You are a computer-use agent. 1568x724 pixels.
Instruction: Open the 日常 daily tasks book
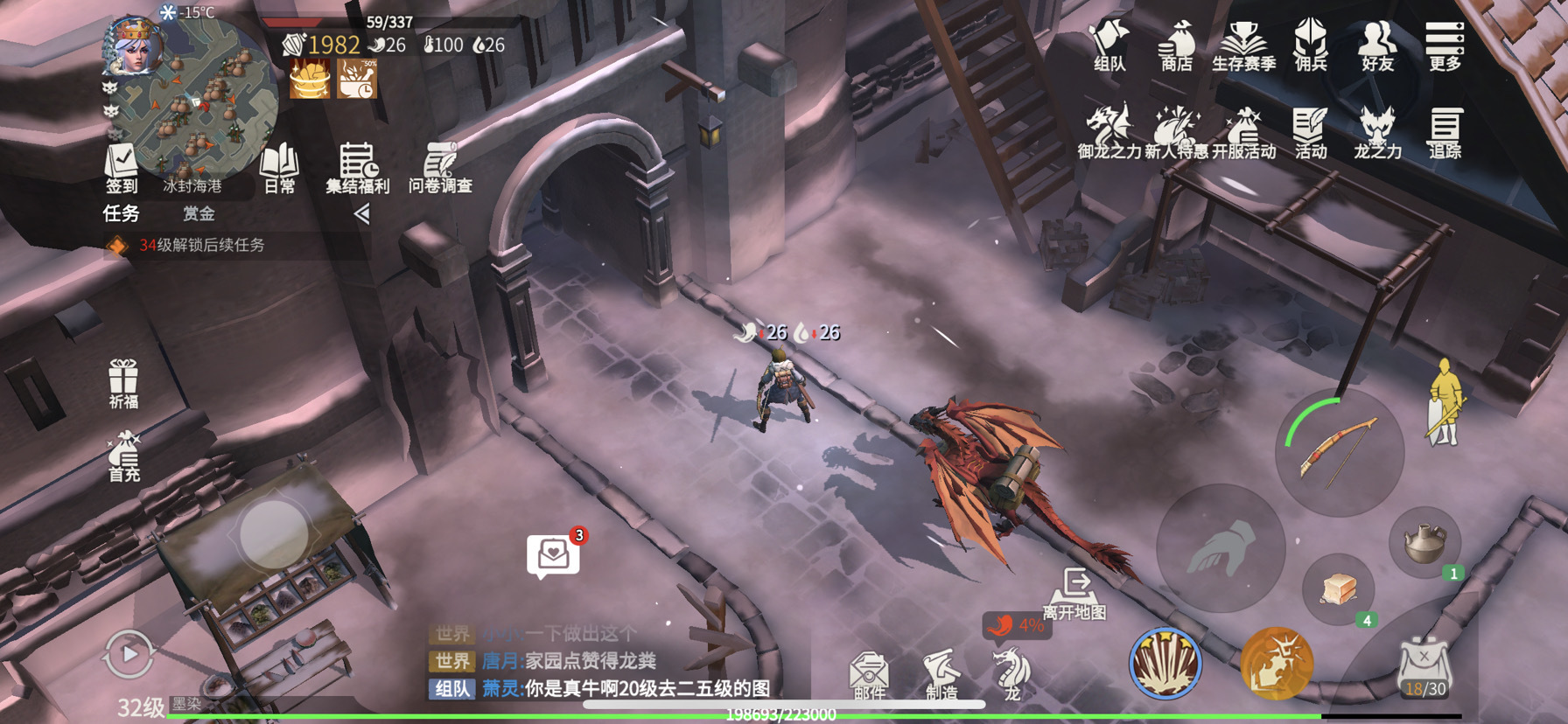coord(280,168)
